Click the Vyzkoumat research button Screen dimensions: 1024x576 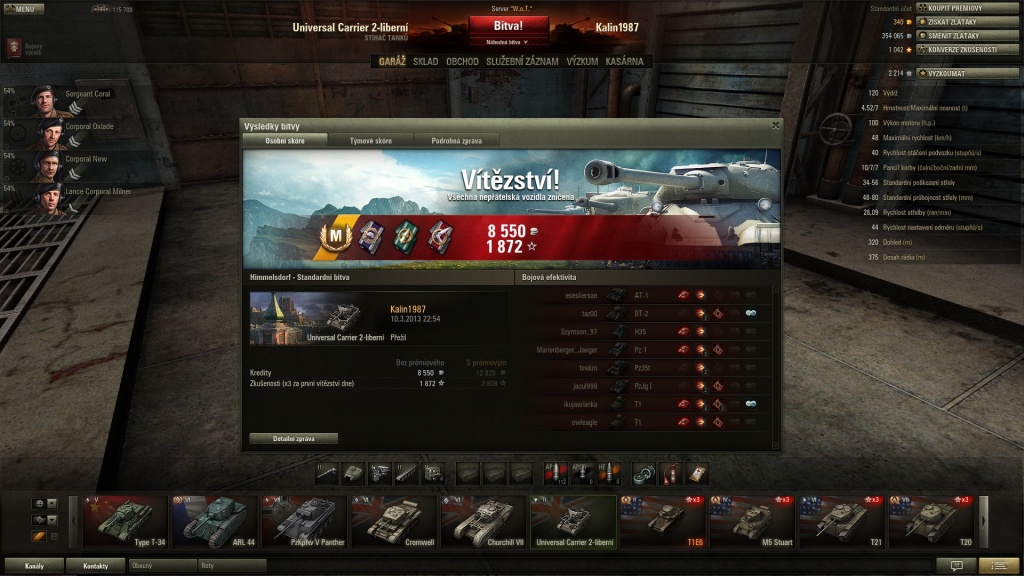tap(953, 73)
